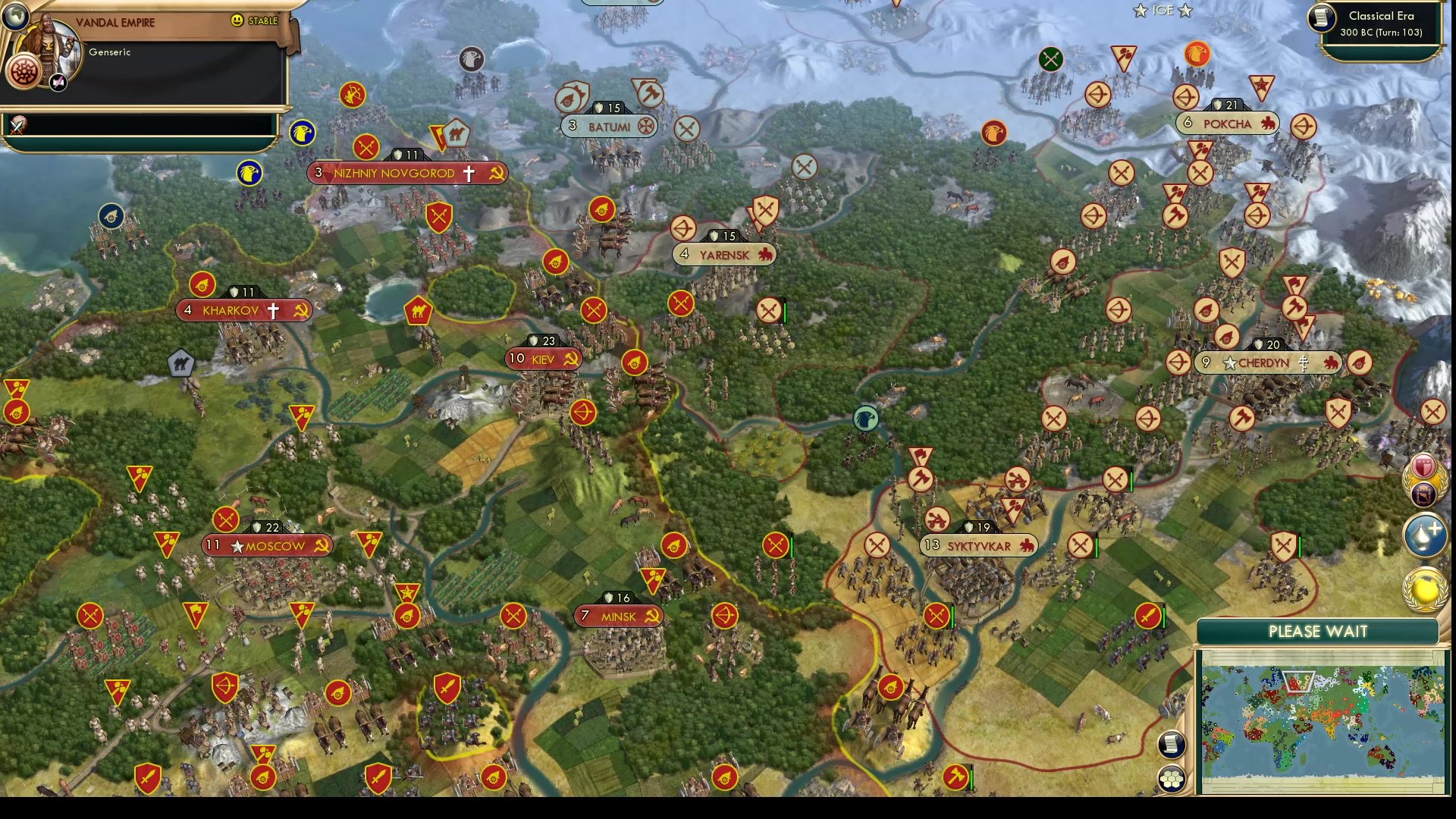Viewport: 1456px width, 819px height.
Task: Click the PLEASE WAIT progress banner
Action: tap(1318, 631)
